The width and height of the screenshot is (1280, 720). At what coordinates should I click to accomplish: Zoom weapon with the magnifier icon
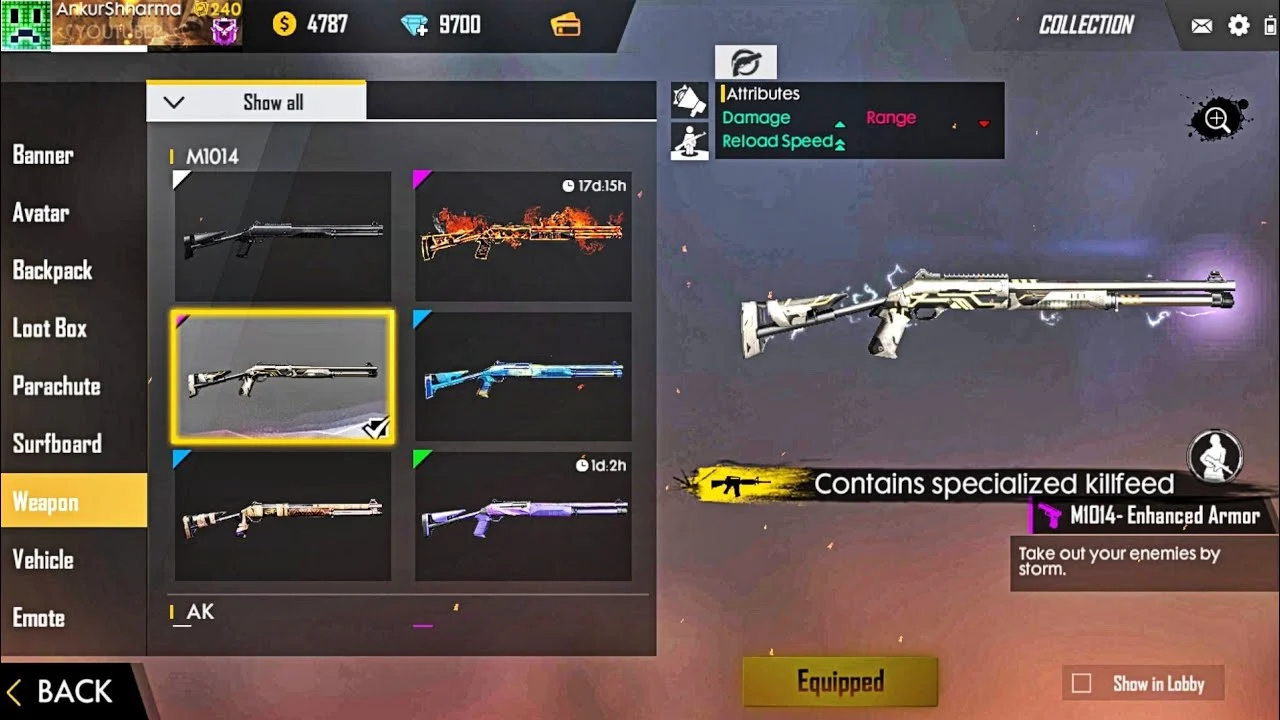[x=1217, y=120]
